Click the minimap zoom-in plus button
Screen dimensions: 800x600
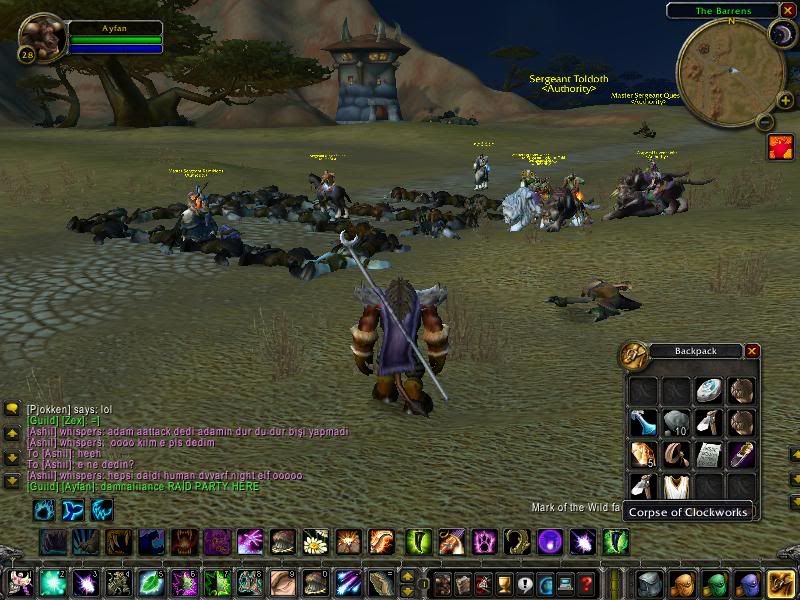click(x=785, y=100)
